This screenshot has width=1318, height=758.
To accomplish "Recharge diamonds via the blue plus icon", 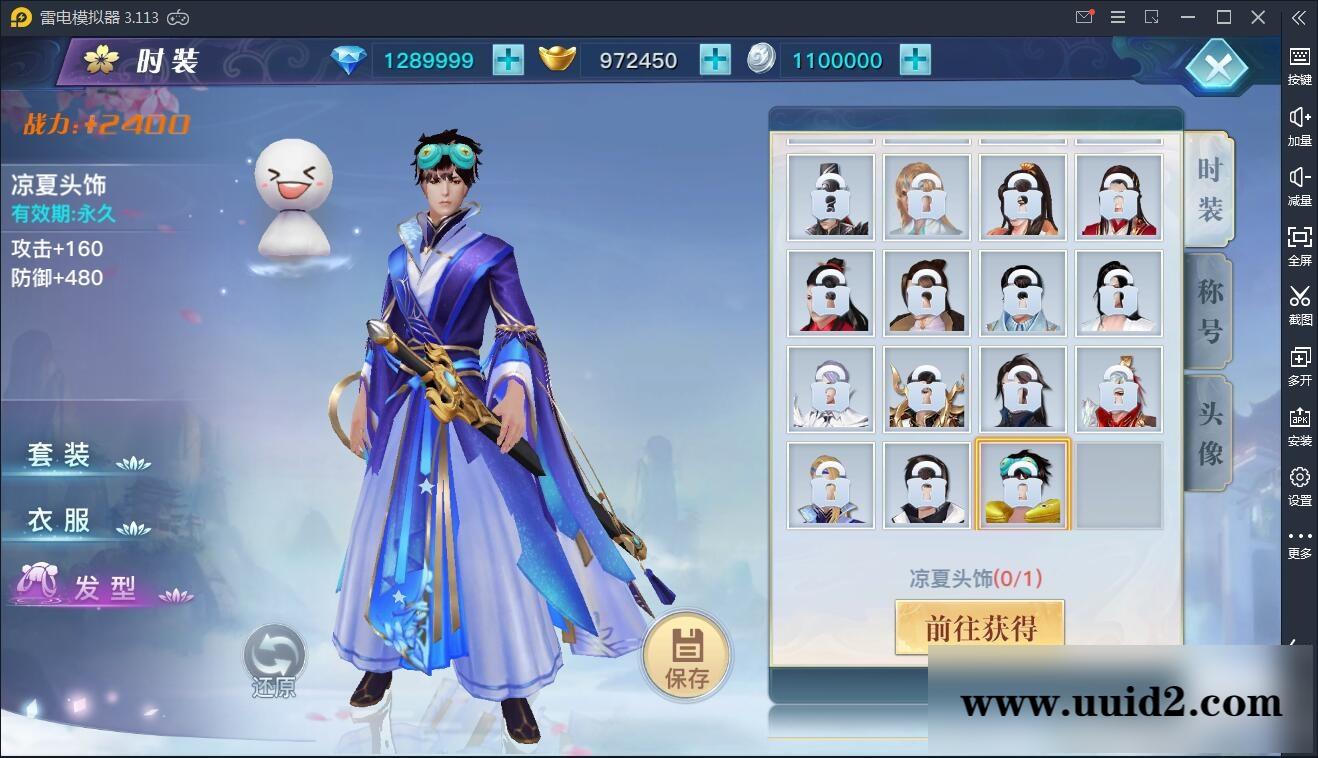I will tap(507, 60).
